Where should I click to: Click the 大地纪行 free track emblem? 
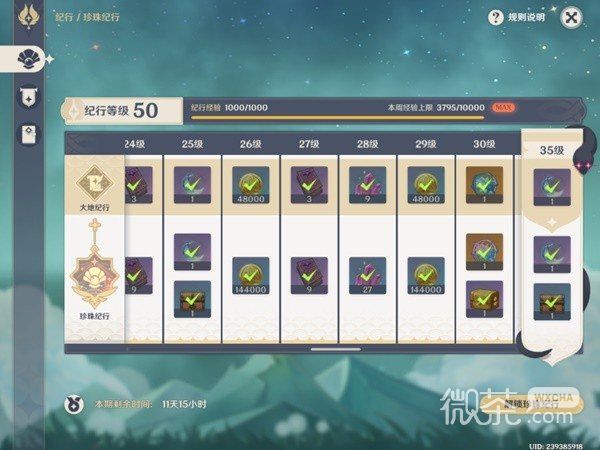pyautogui.click(x=96, y=187)
